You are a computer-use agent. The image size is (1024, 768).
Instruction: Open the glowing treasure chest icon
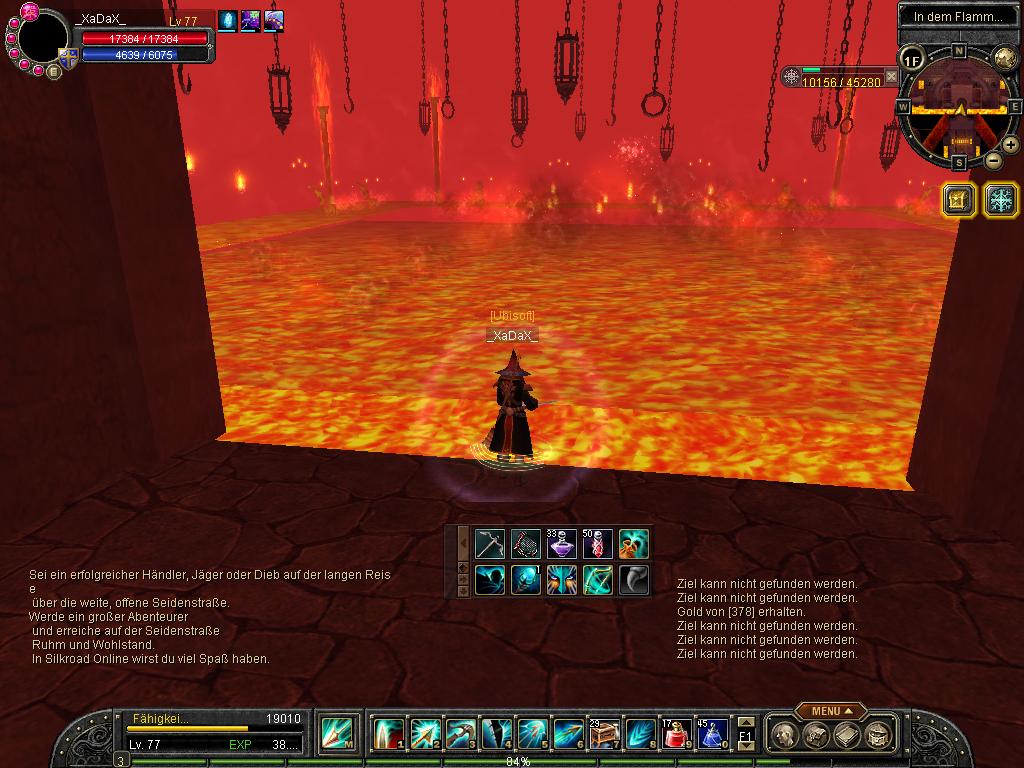point(958,200)
